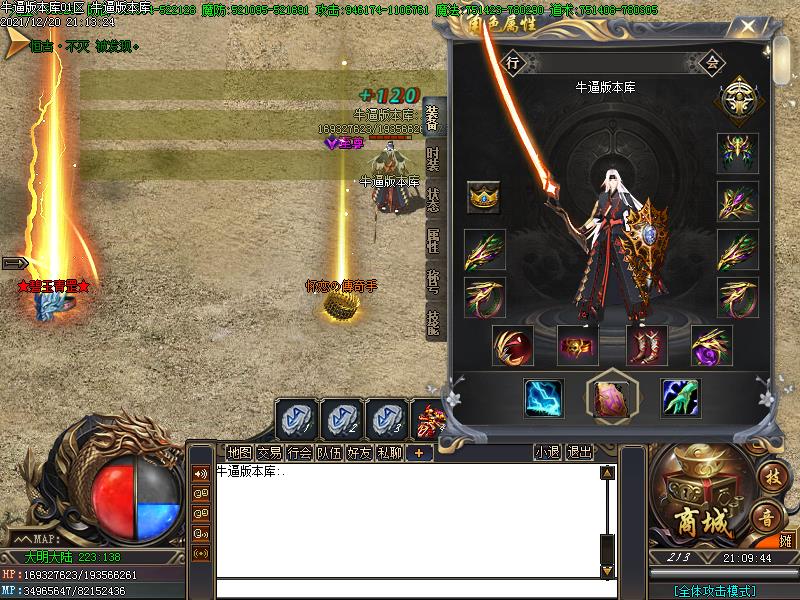Open the 行会 guild menu
The image size is (800, 600).
click(300, 453)
